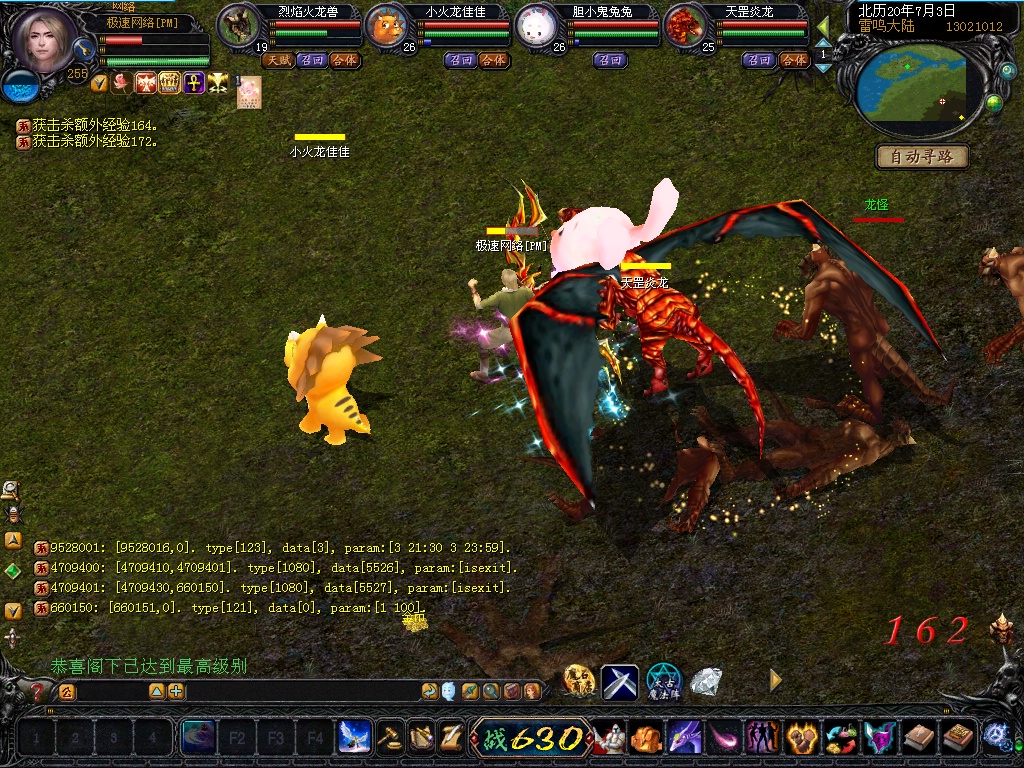Merge with 小火龙佳佳 using its 合体 button

coord(493,60)
